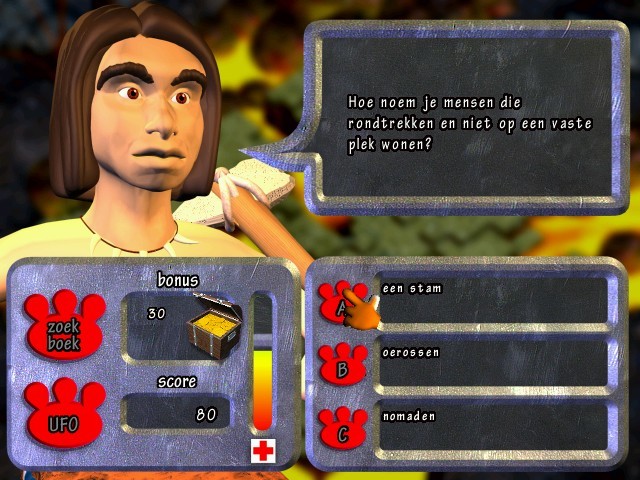Open the bonus treasure chest
This screenshot has width=640, height=480.
(215, 326)
